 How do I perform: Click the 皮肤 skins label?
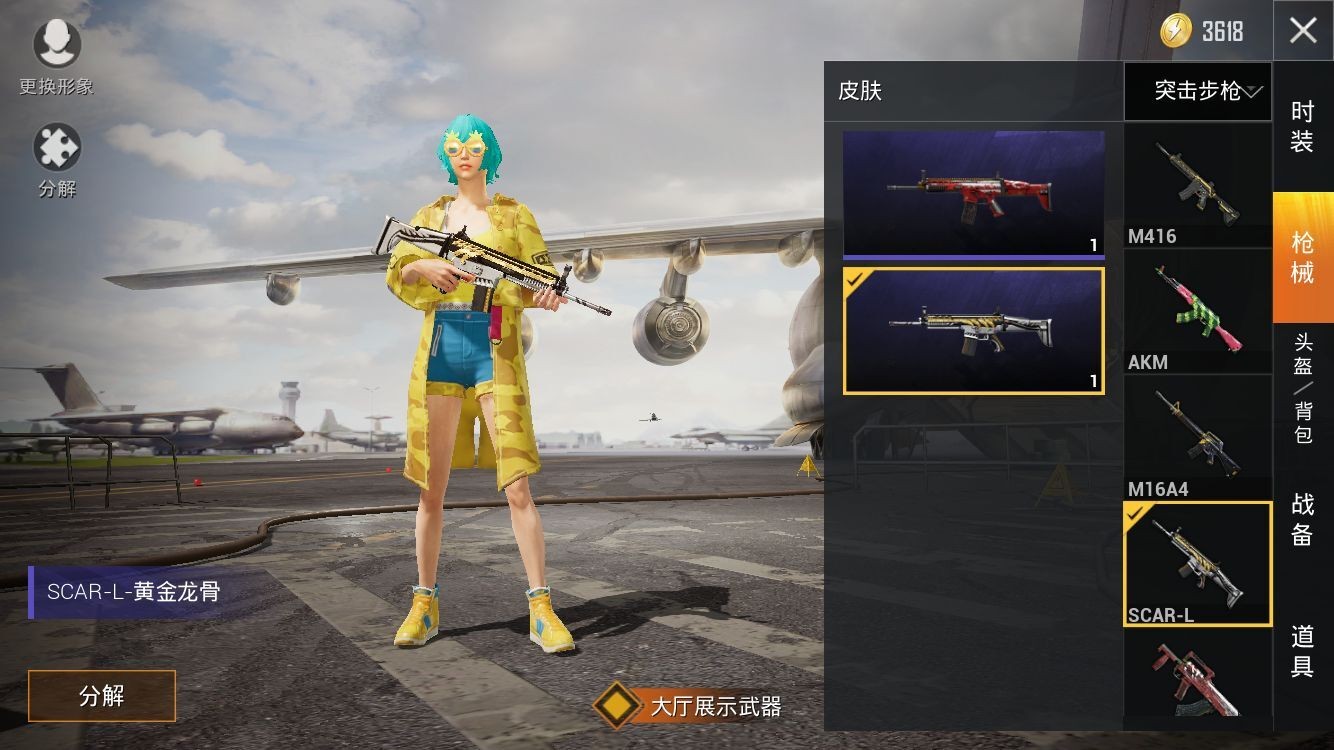pos(862,90)
